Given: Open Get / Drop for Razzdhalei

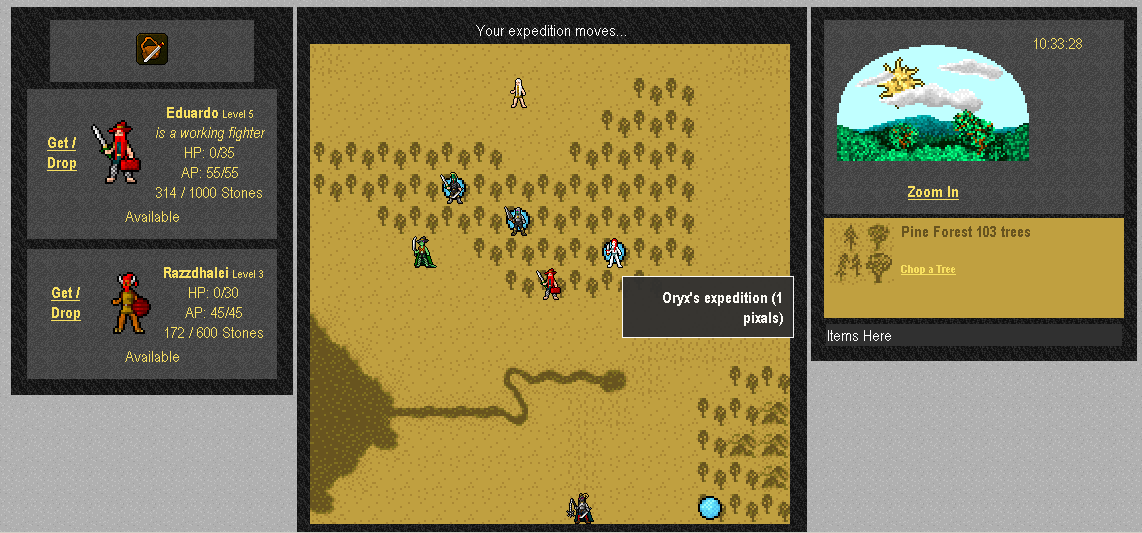Looking at the screenshot, I should [66, 303].
